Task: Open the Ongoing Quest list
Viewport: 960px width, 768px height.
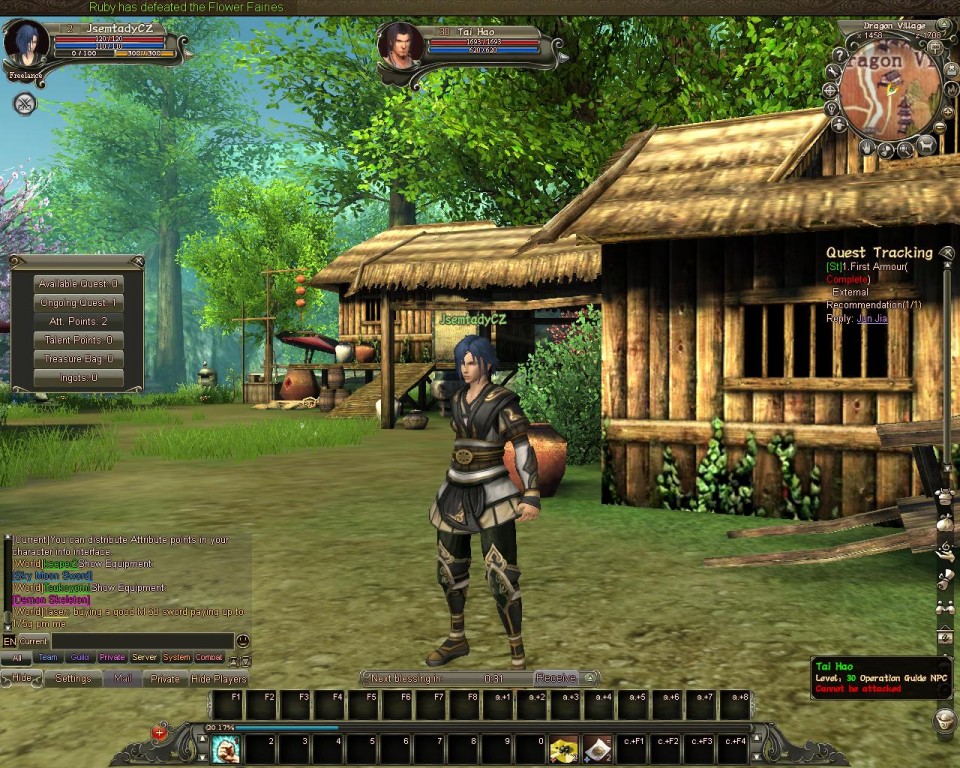Action: tap(78, 303)
